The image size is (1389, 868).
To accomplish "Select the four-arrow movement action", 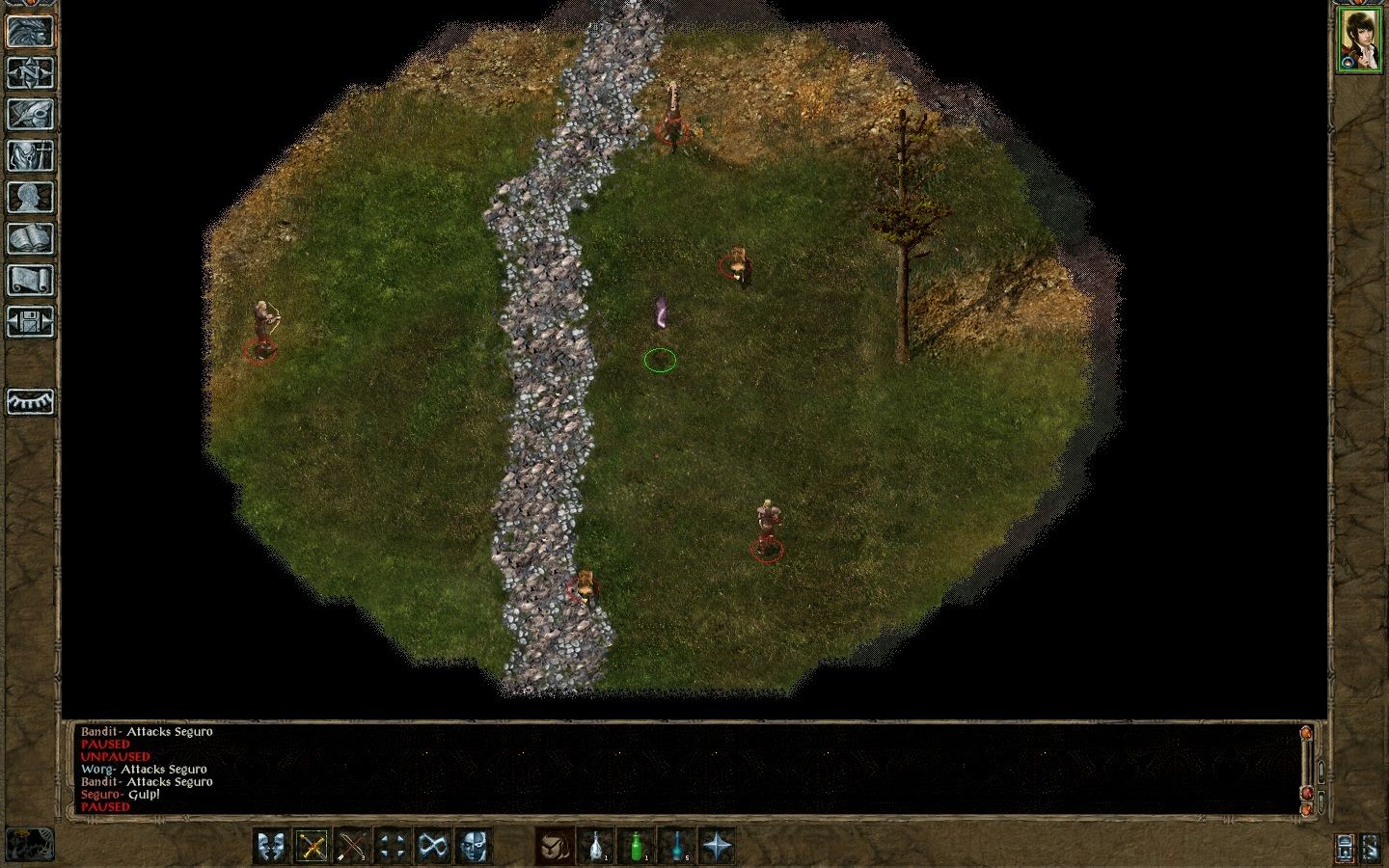I will 394,847.
